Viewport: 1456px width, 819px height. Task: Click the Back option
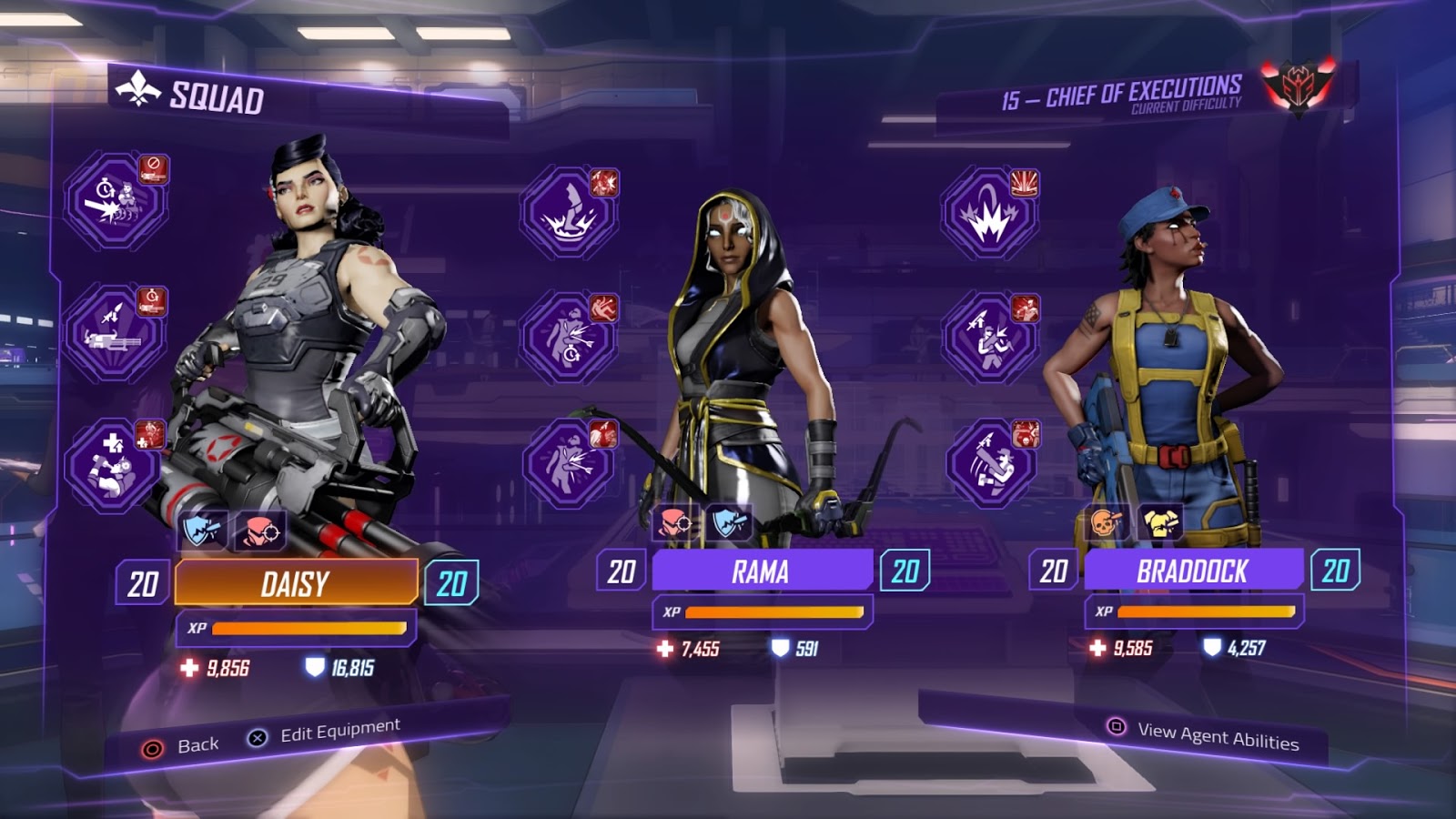point(181,746)
